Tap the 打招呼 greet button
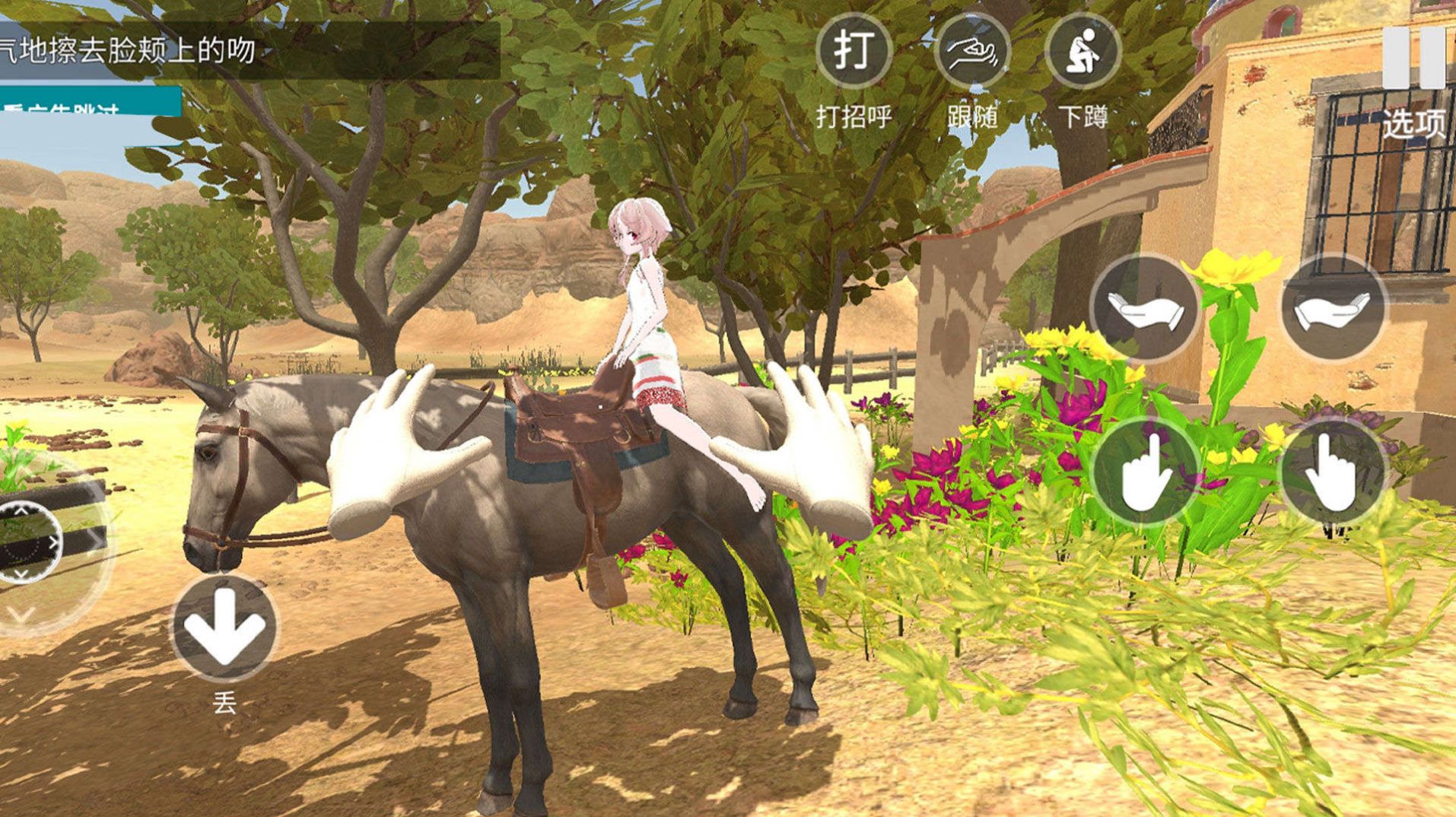This screenshot has height=817, width=1456. 853,52
